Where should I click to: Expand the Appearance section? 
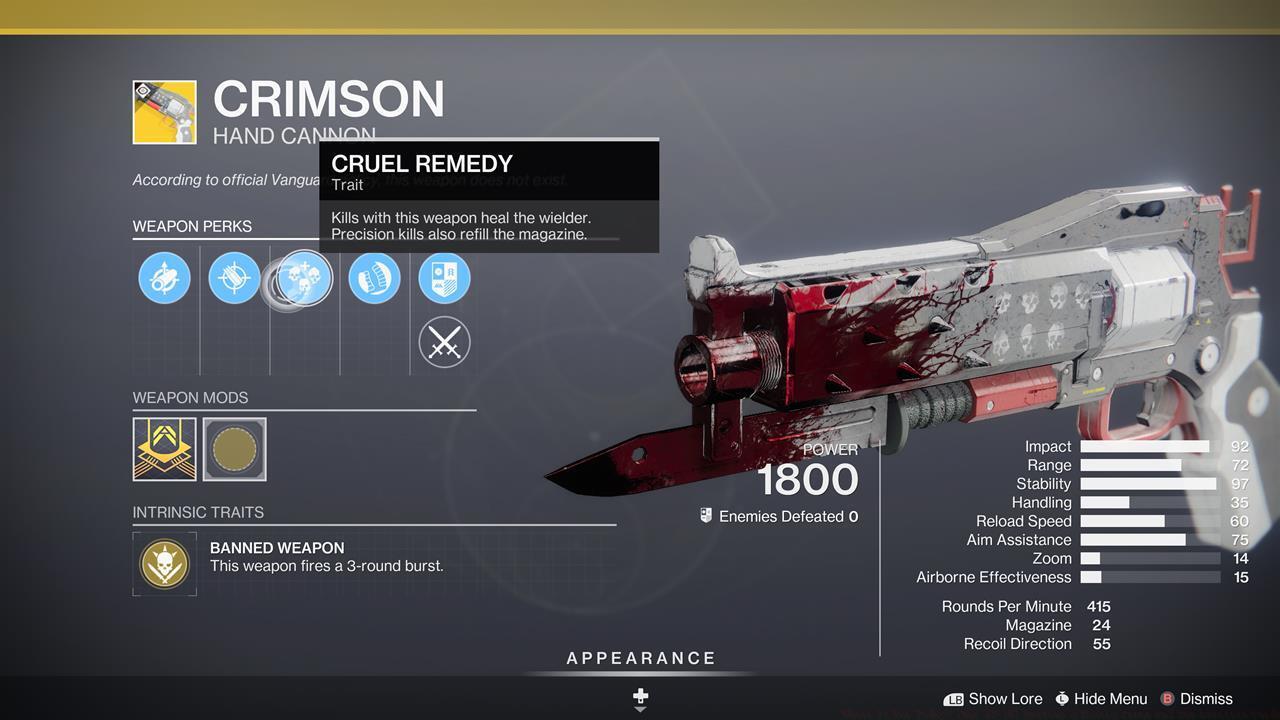pyautogui.click(x=641, y=659)
